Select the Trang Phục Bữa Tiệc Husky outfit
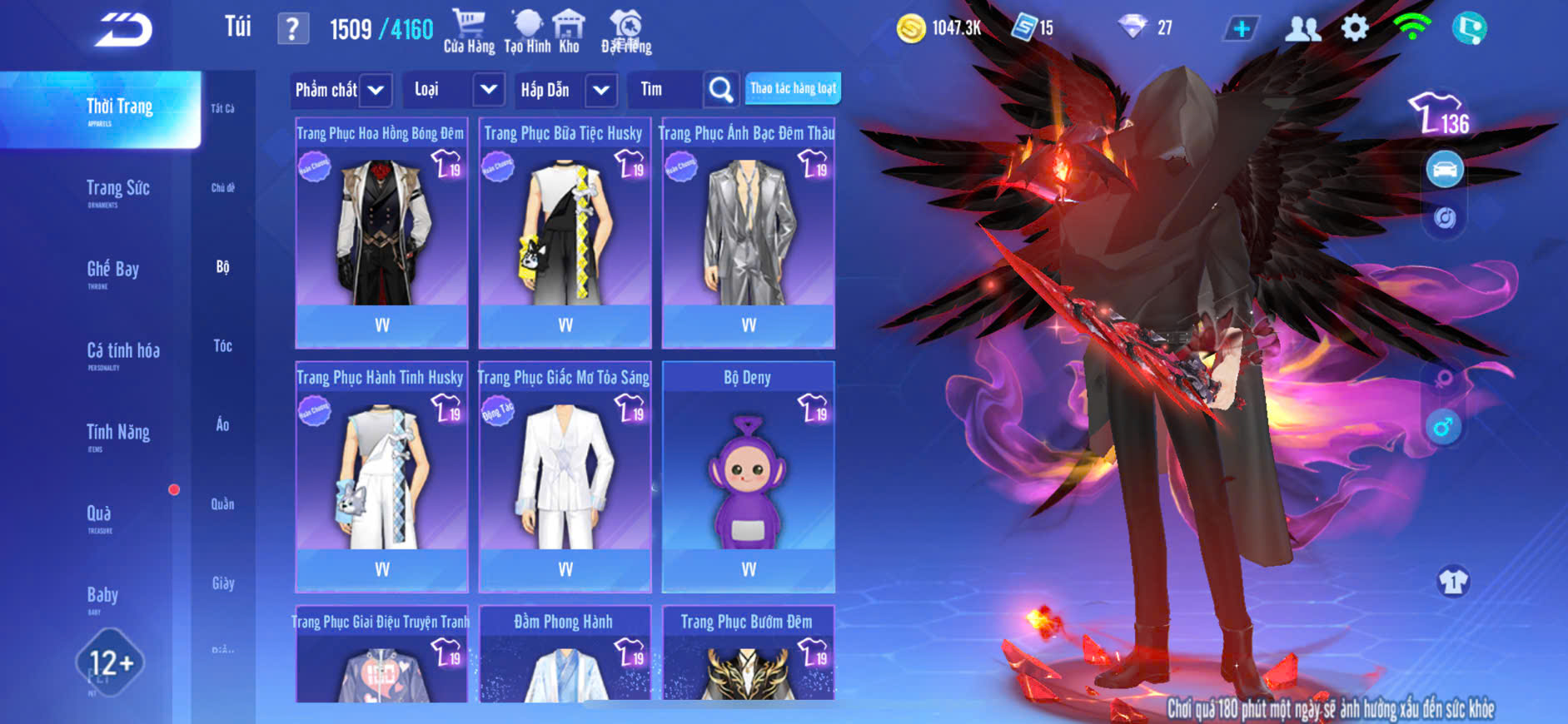 pos(565,232)
